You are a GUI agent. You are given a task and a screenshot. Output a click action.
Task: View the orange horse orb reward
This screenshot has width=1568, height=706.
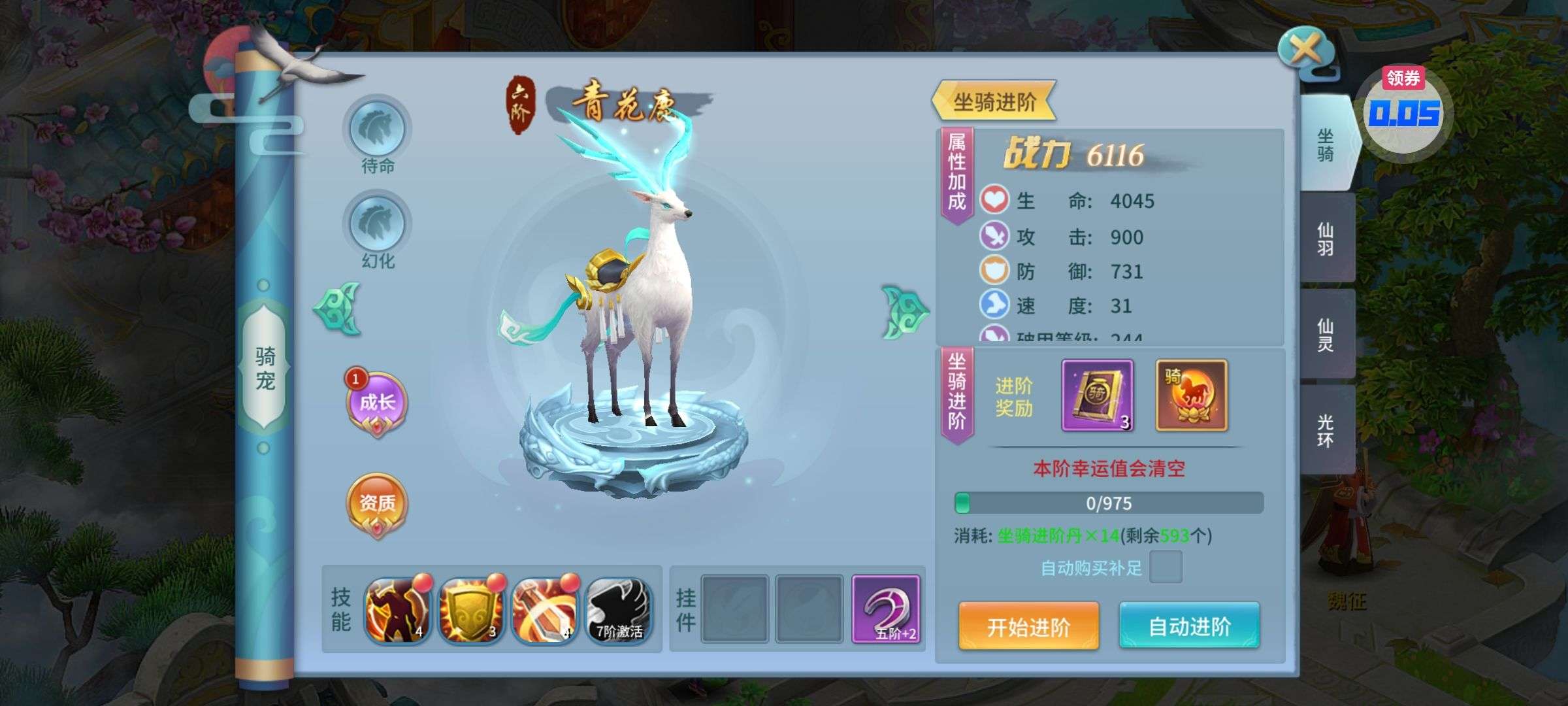1192,395
